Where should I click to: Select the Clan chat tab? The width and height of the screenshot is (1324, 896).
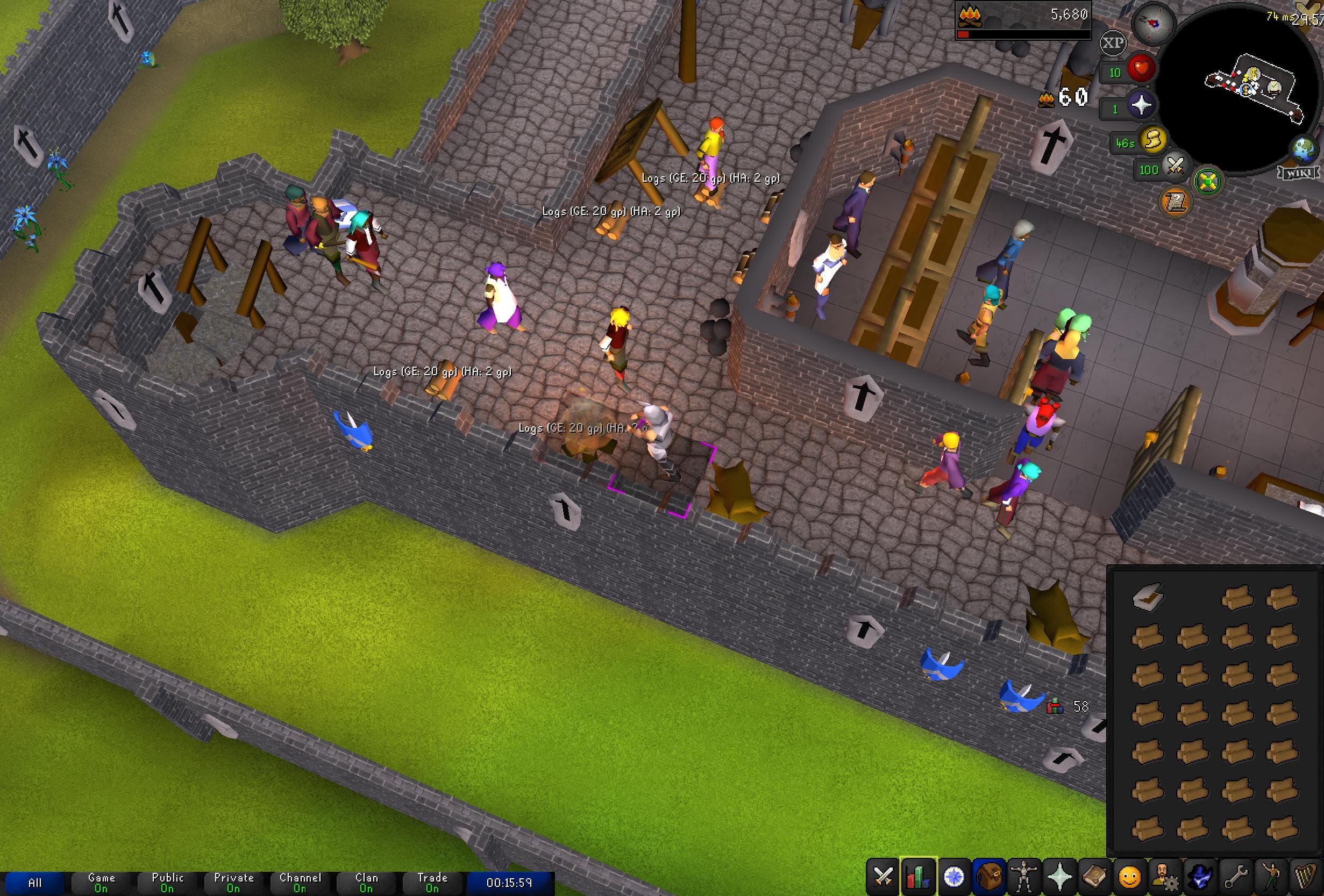point(367,881)
